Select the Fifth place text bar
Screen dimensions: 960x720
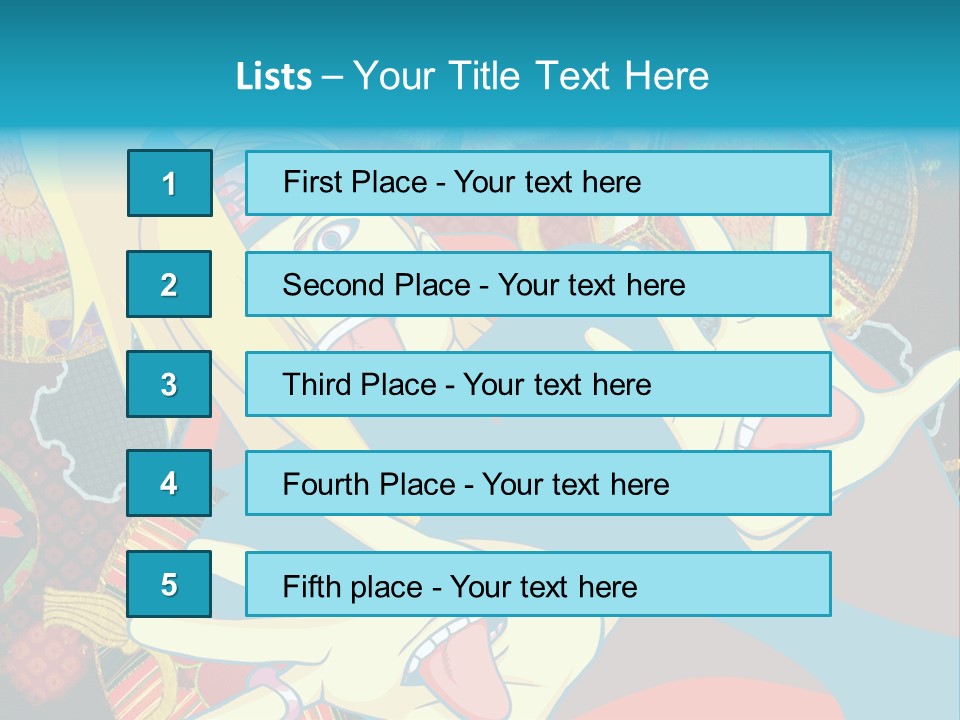click(x=538, y=584)
